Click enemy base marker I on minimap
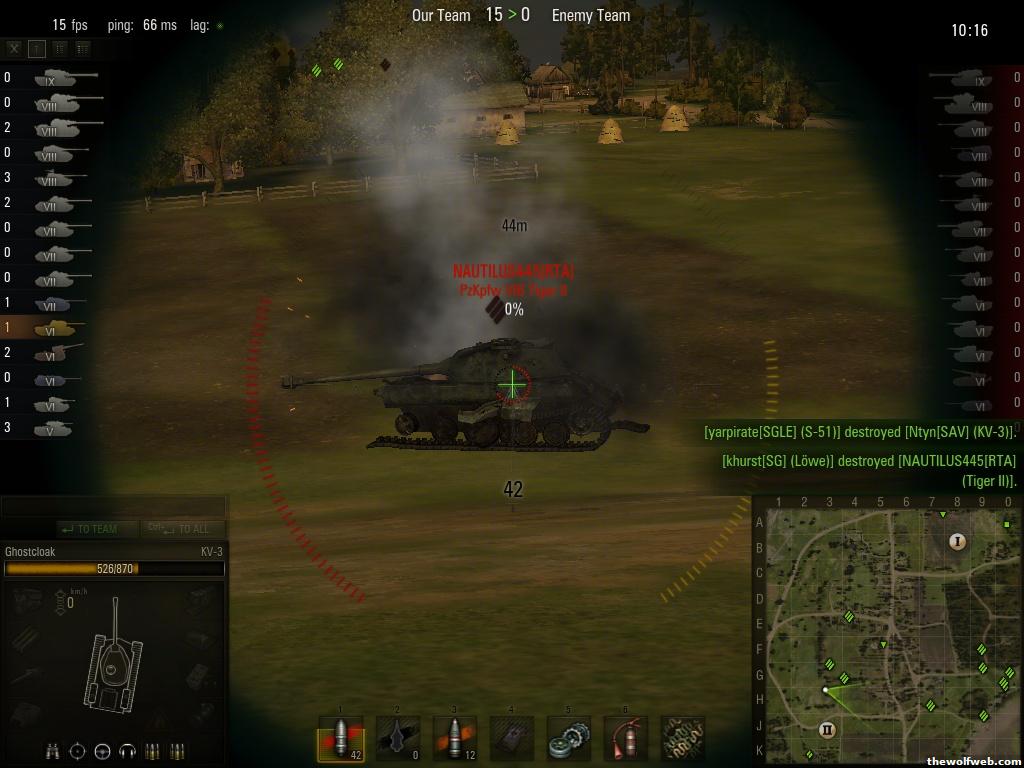1024x768 pixels. (957, 542)
